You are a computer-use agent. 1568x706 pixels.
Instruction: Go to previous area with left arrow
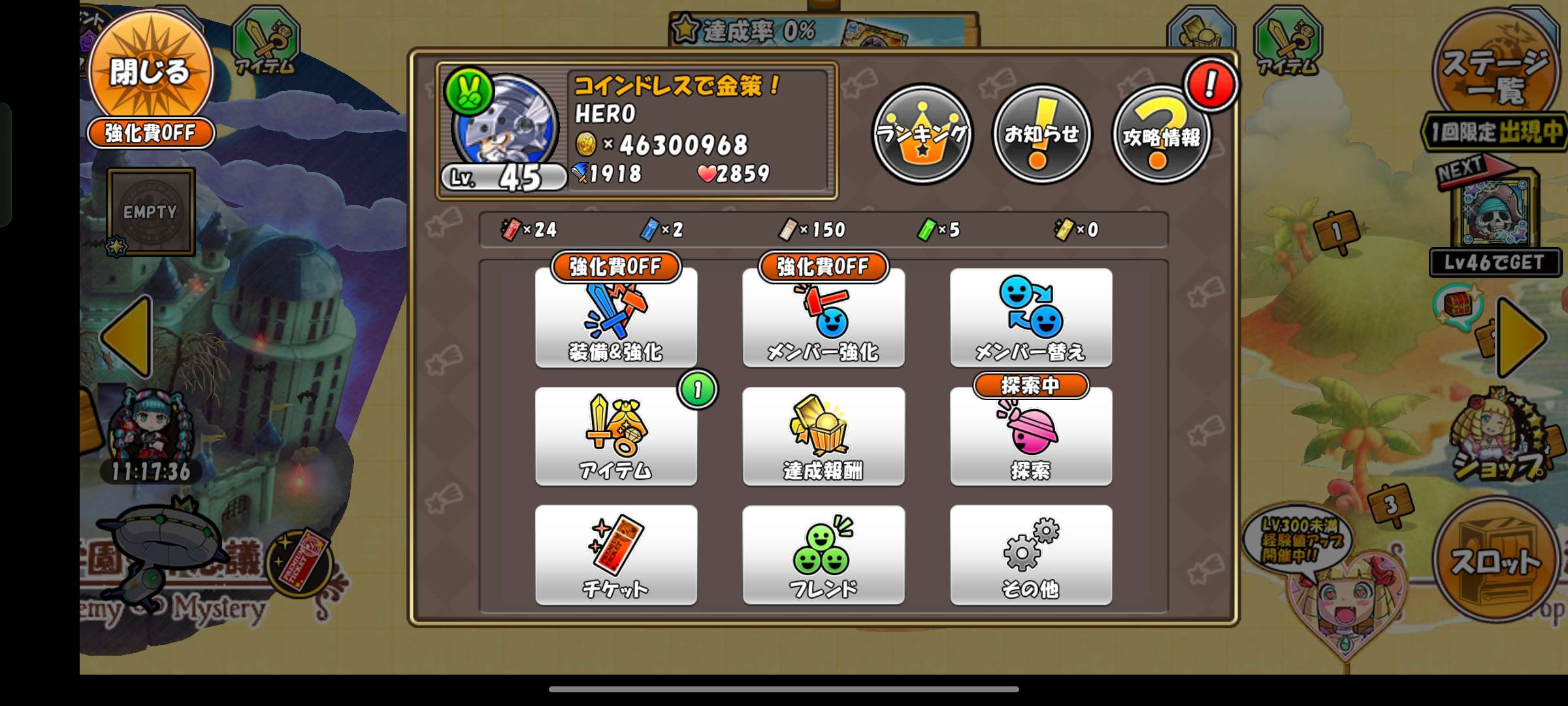pyautogui.click(x=129, y=337)
